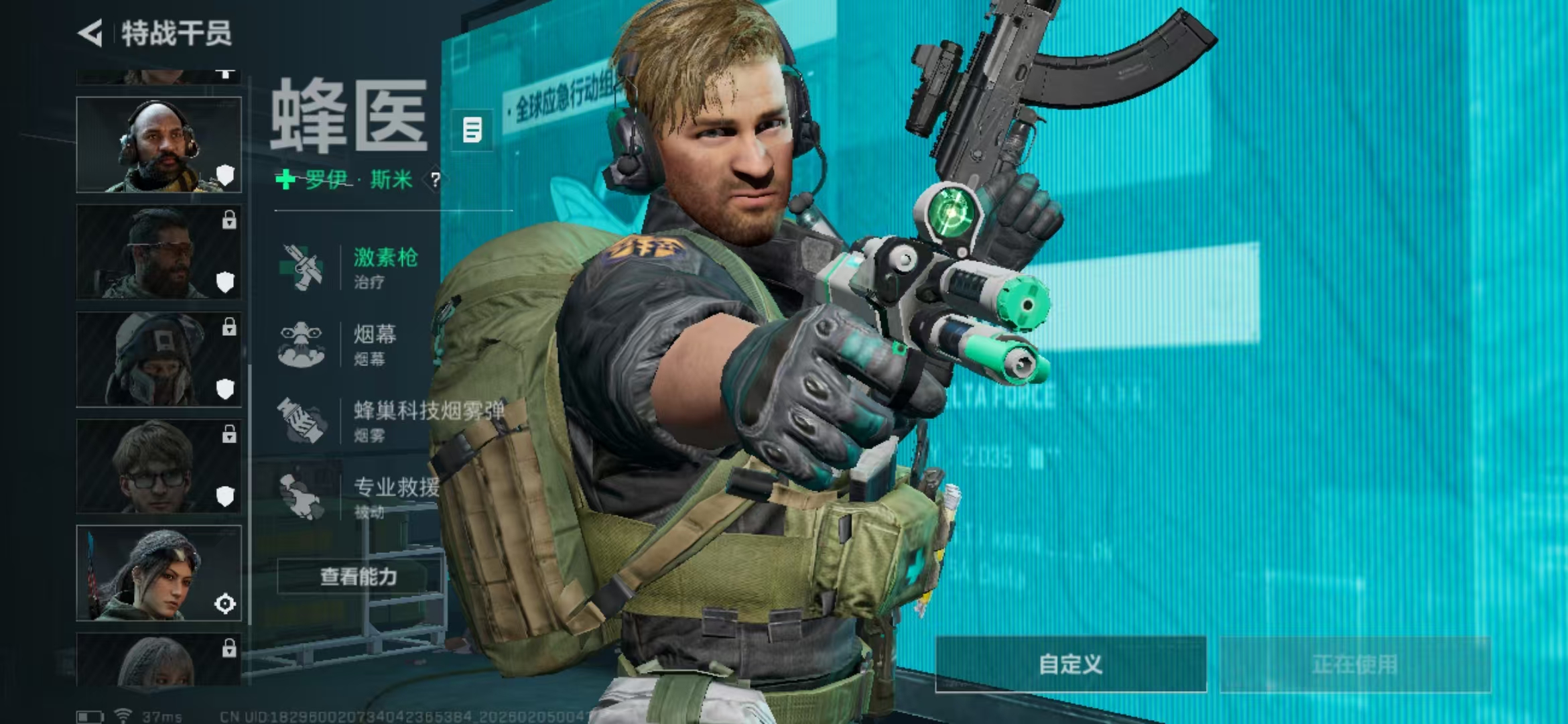Select the female operator with recon icon
This screenshot has width=1568, height=724.
[159, 574]
